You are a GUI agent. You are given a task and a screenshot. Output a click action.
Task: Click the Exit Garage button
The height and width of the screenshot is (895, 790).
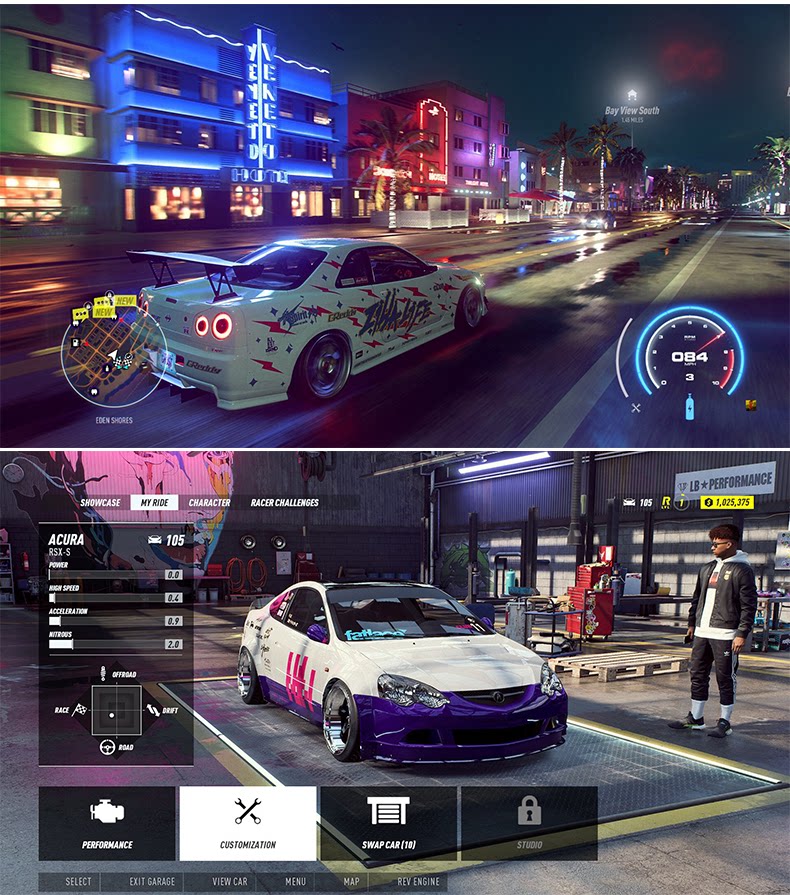[152, 882]
